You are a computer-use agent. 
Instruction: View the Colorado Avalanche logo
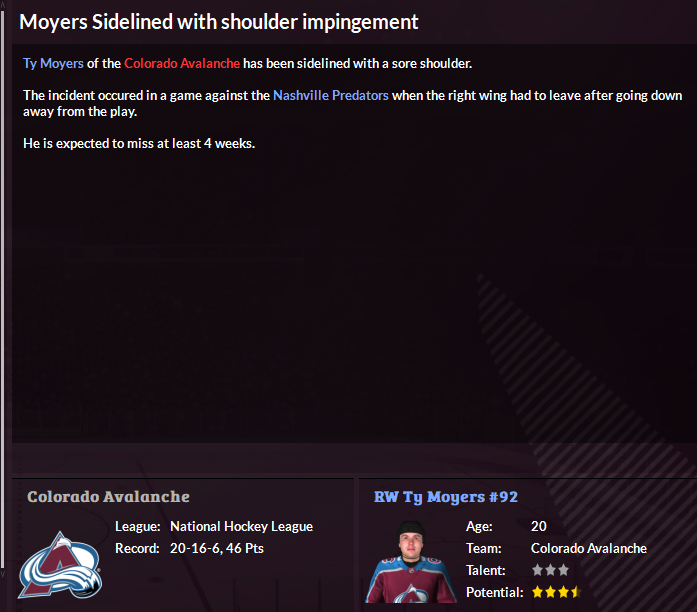(60, 565)
